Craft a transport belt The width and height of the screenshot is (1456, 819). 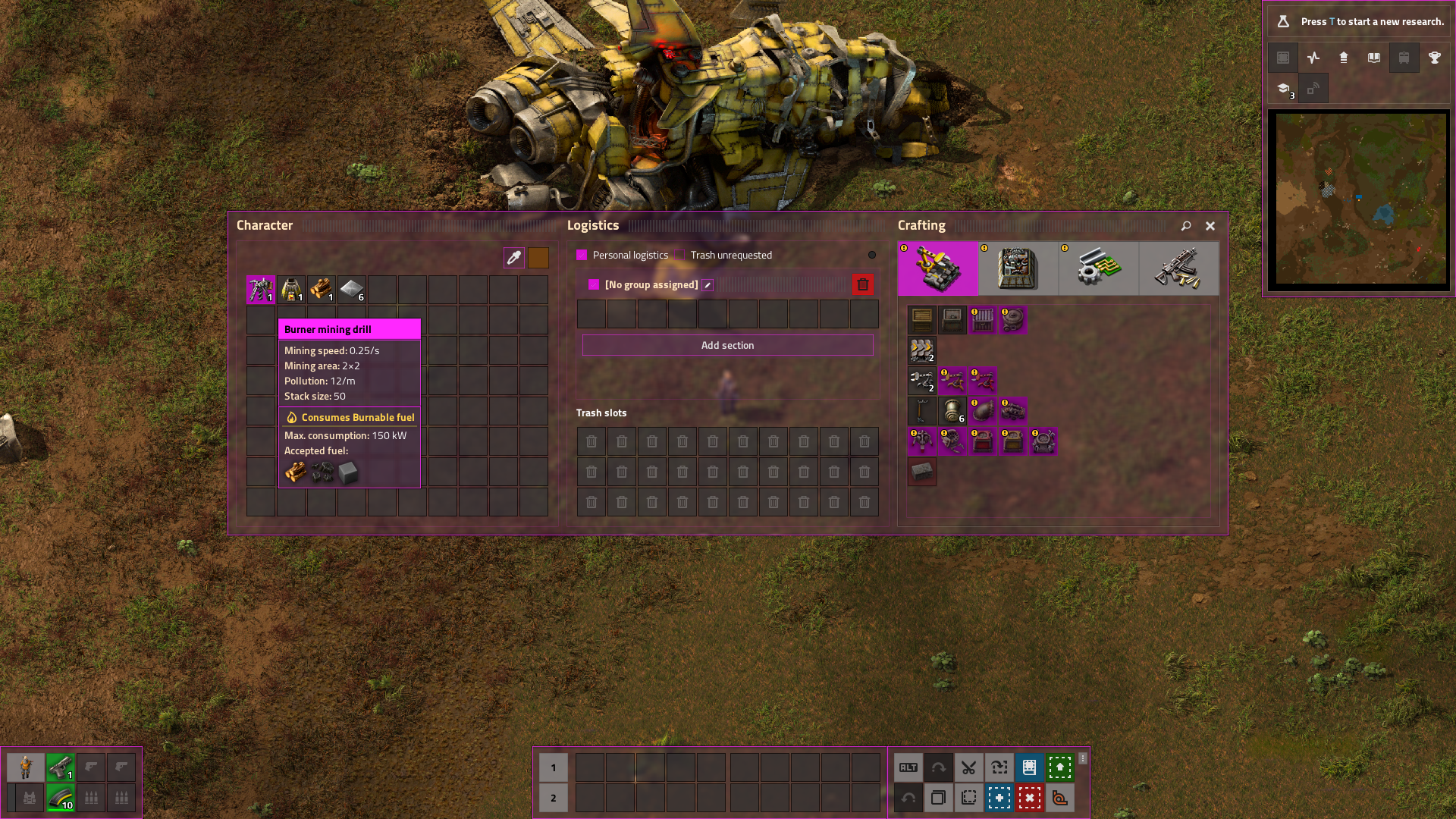pos(922,350)
